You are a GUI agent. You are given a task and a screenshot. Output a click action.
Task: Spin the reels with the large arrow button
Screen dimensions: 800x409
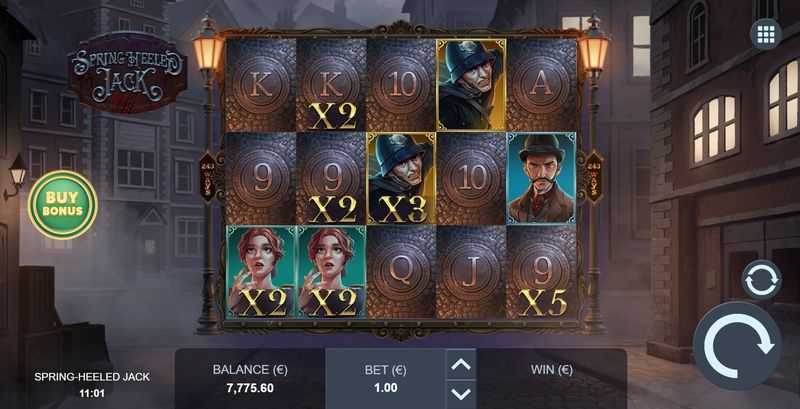tap(739, 346)
